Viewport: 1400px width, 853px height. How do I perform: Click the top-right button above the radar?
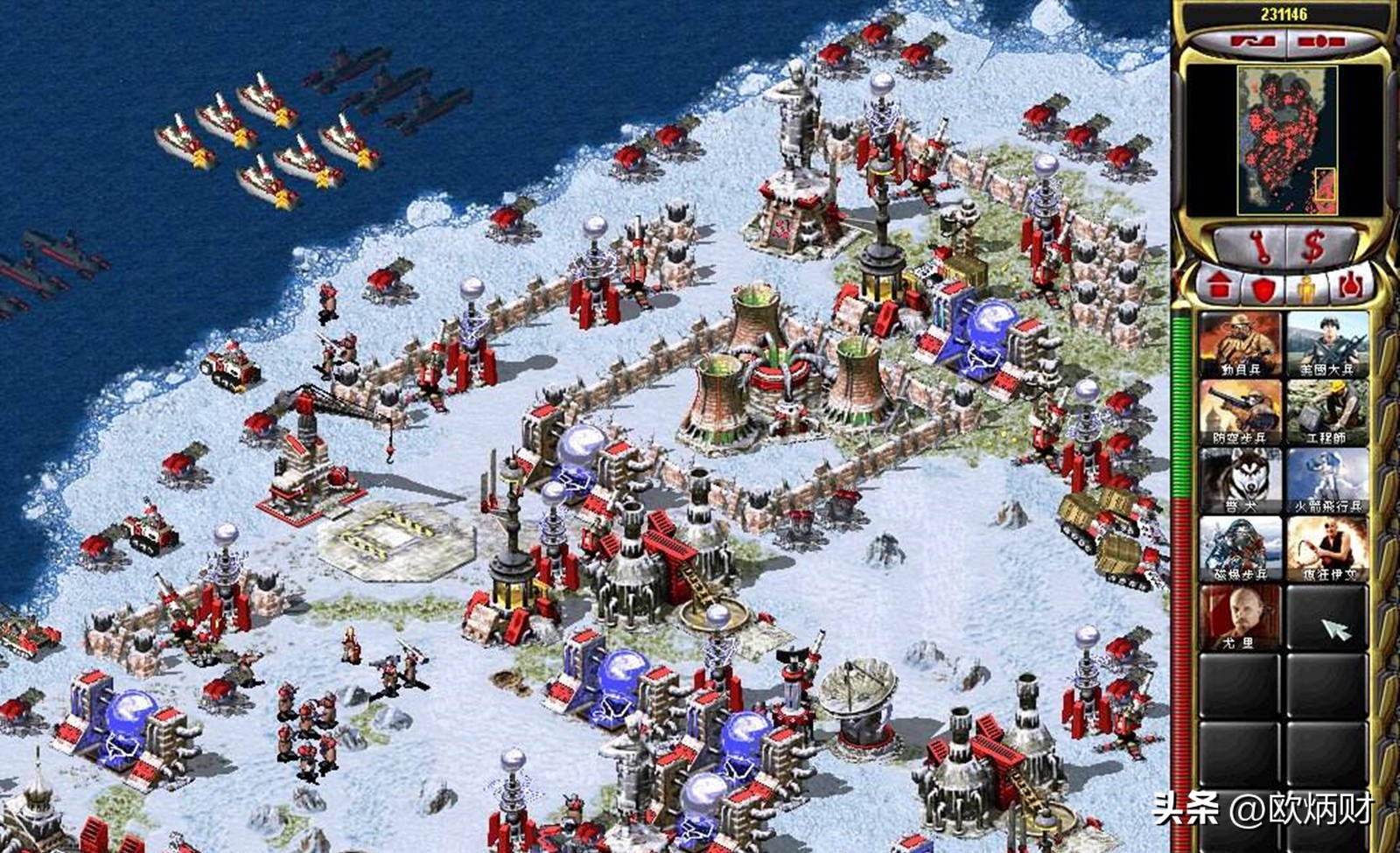click(x=1320, y=41)
